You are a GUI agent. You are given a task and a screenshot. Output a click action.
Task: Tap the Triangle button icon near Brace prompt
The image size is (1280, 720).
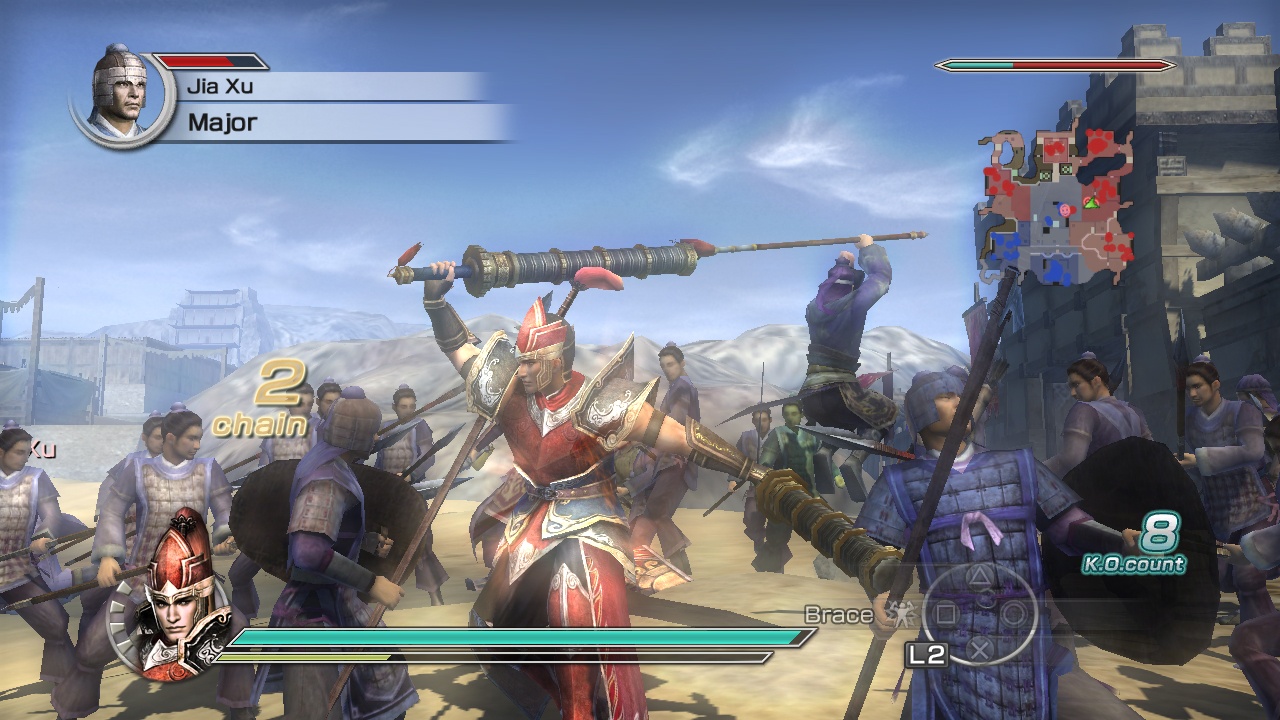click(x=978, y=578)
